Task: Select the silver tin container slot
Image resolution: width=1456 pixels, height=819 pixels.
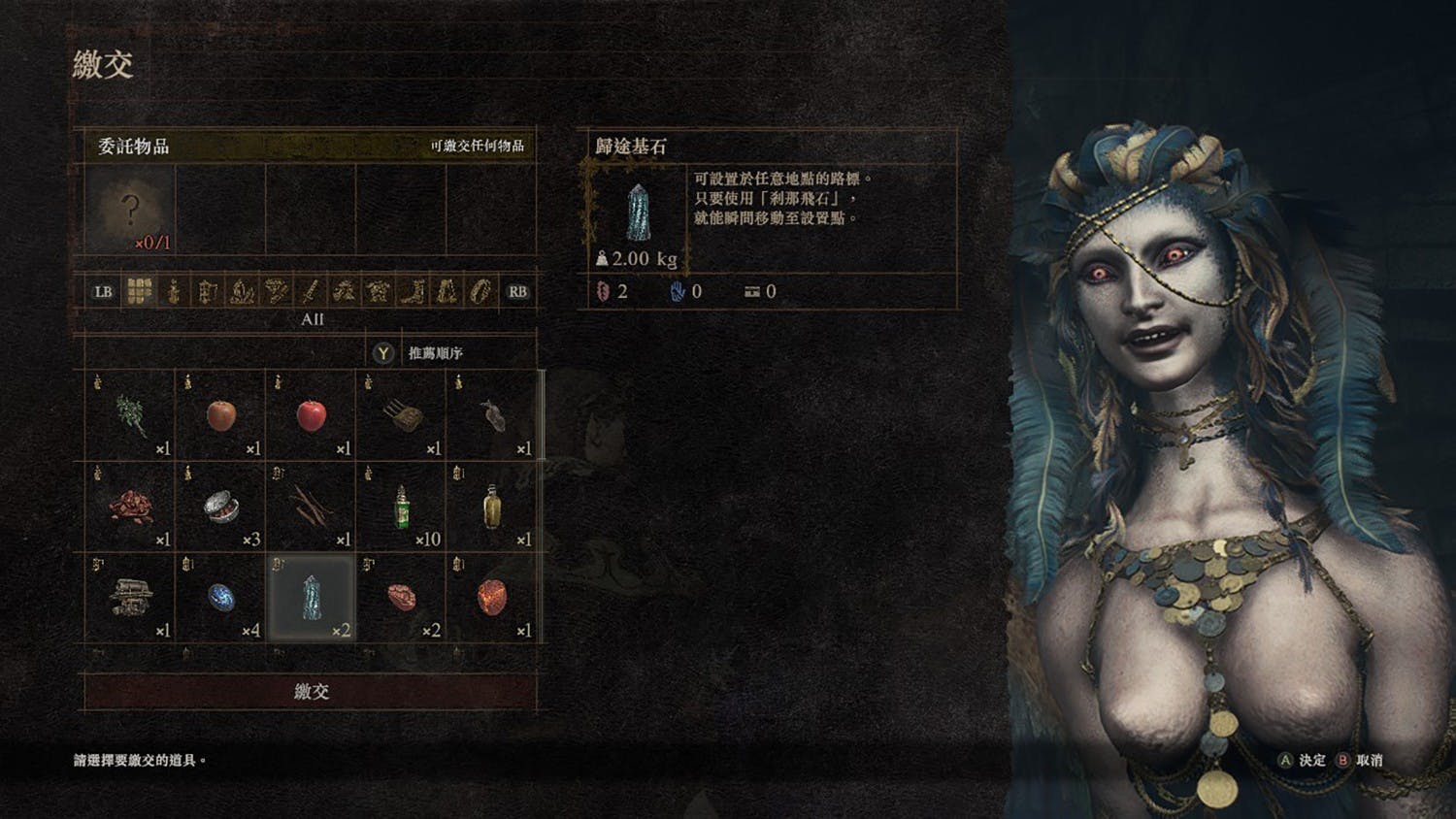Action: click(220, 506)
